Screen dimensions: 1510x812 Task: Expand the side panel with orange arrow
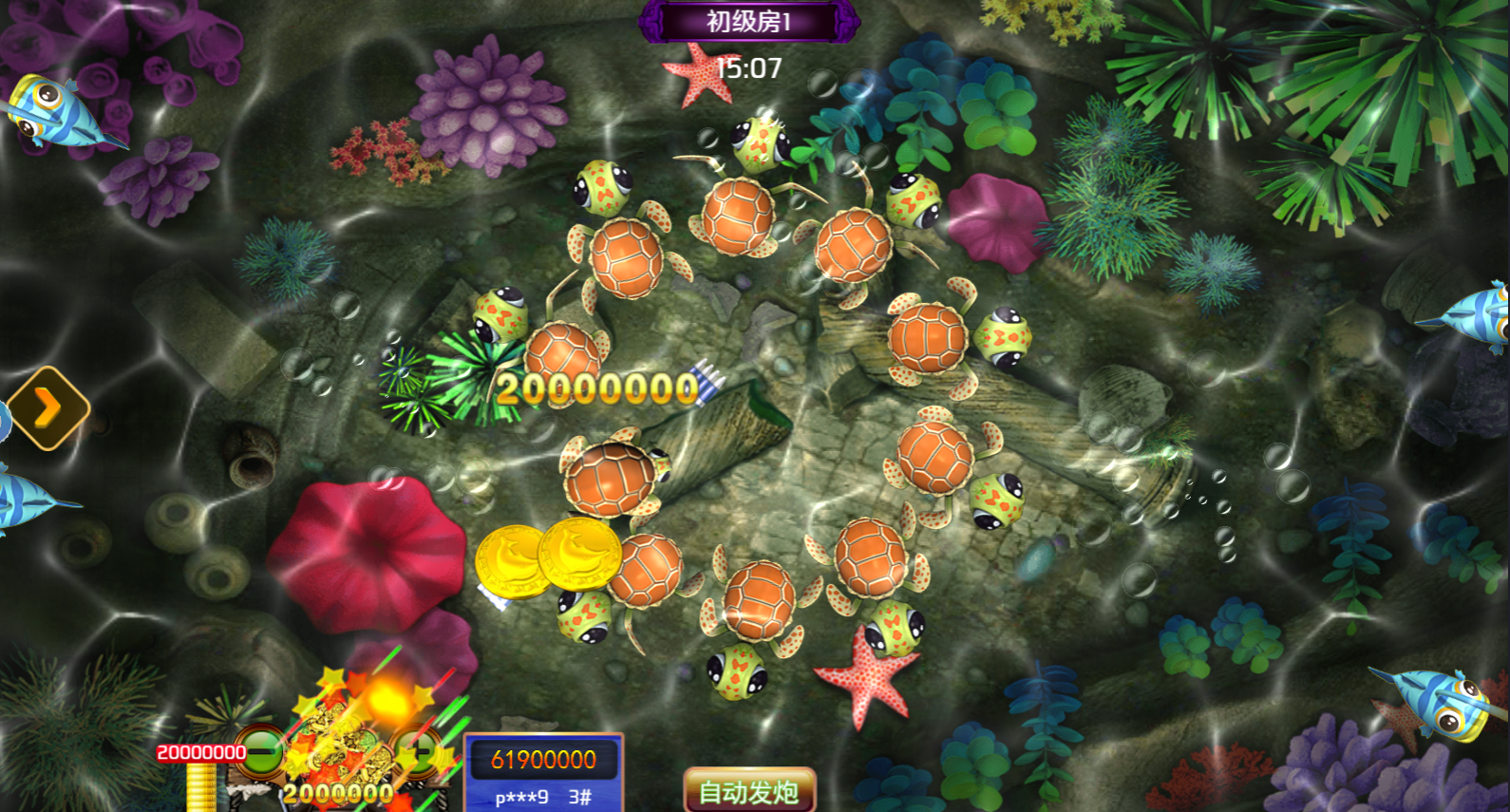click(47, 408)
